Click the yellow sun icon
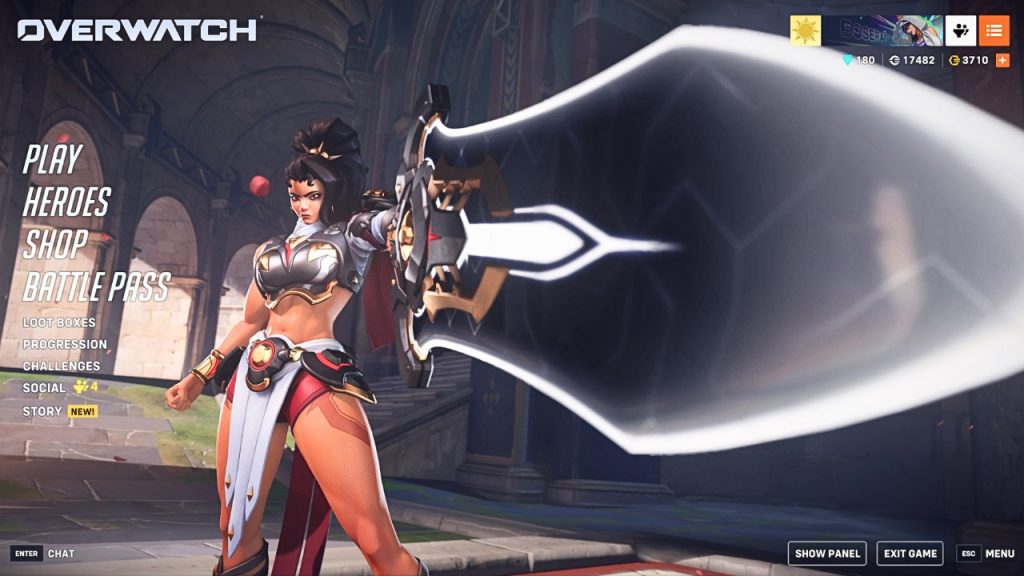 point(805,31)
